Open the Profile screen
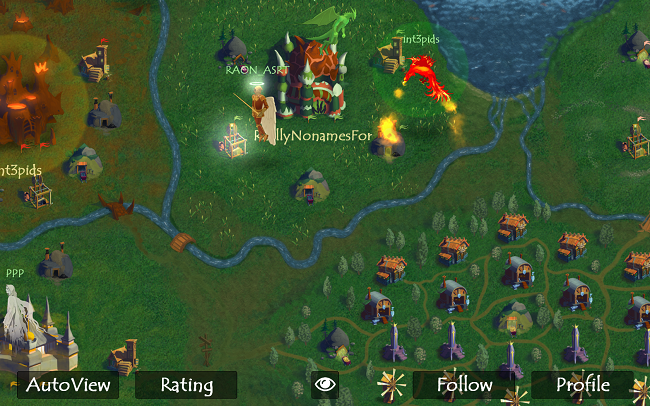The width and height of the screenshot is (650, 406). (582, 385)
